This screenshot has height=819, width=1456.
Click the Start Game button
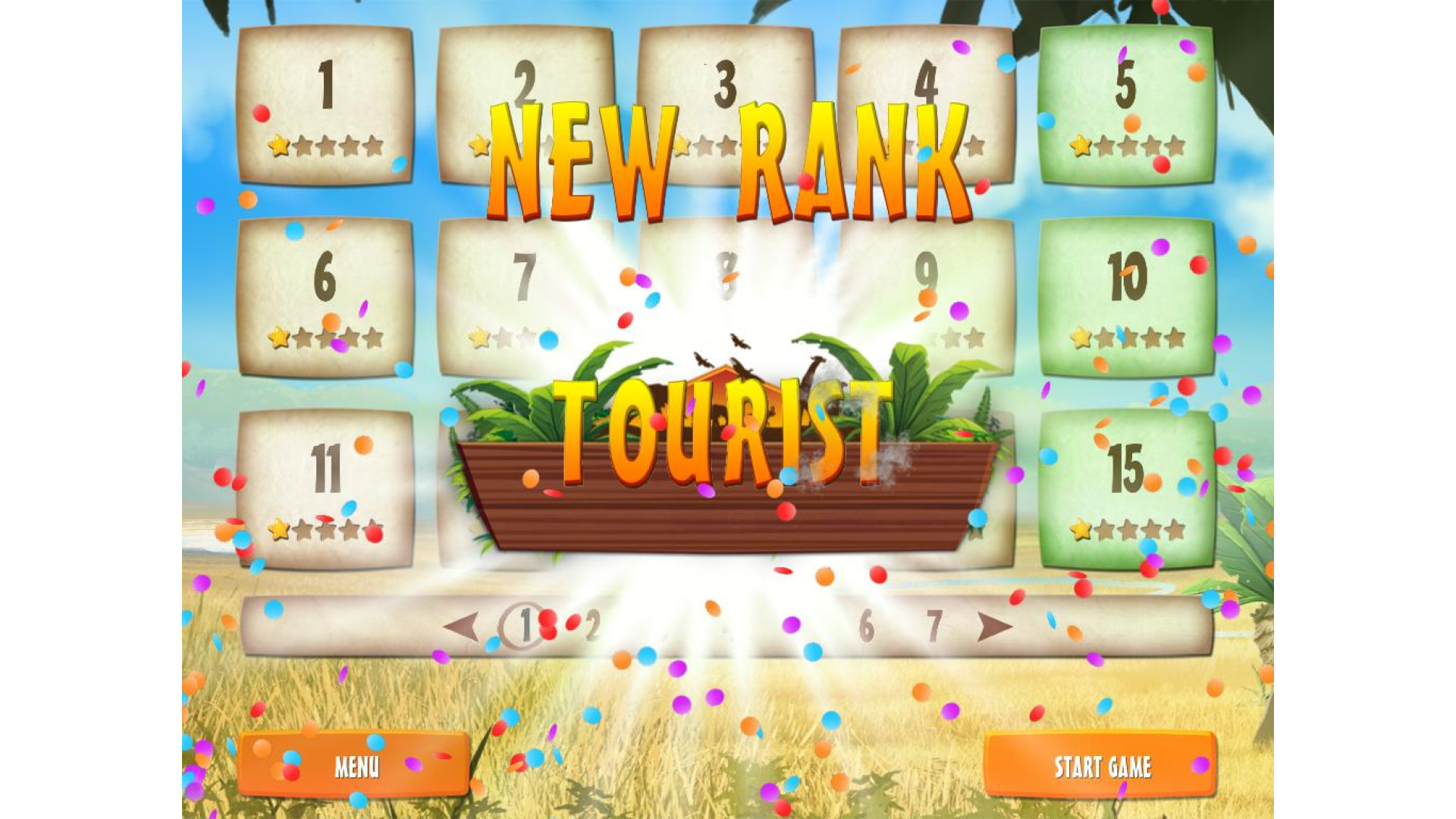pos(1101,766)
